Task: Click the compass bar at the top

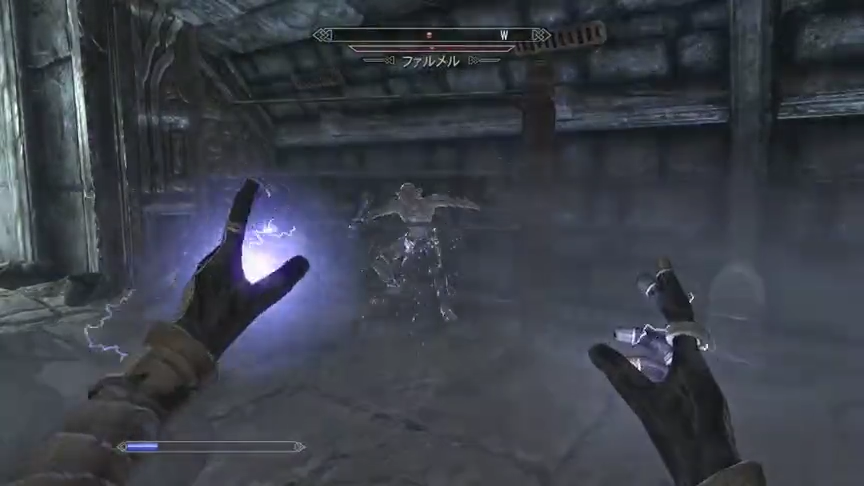Action: 432,35
